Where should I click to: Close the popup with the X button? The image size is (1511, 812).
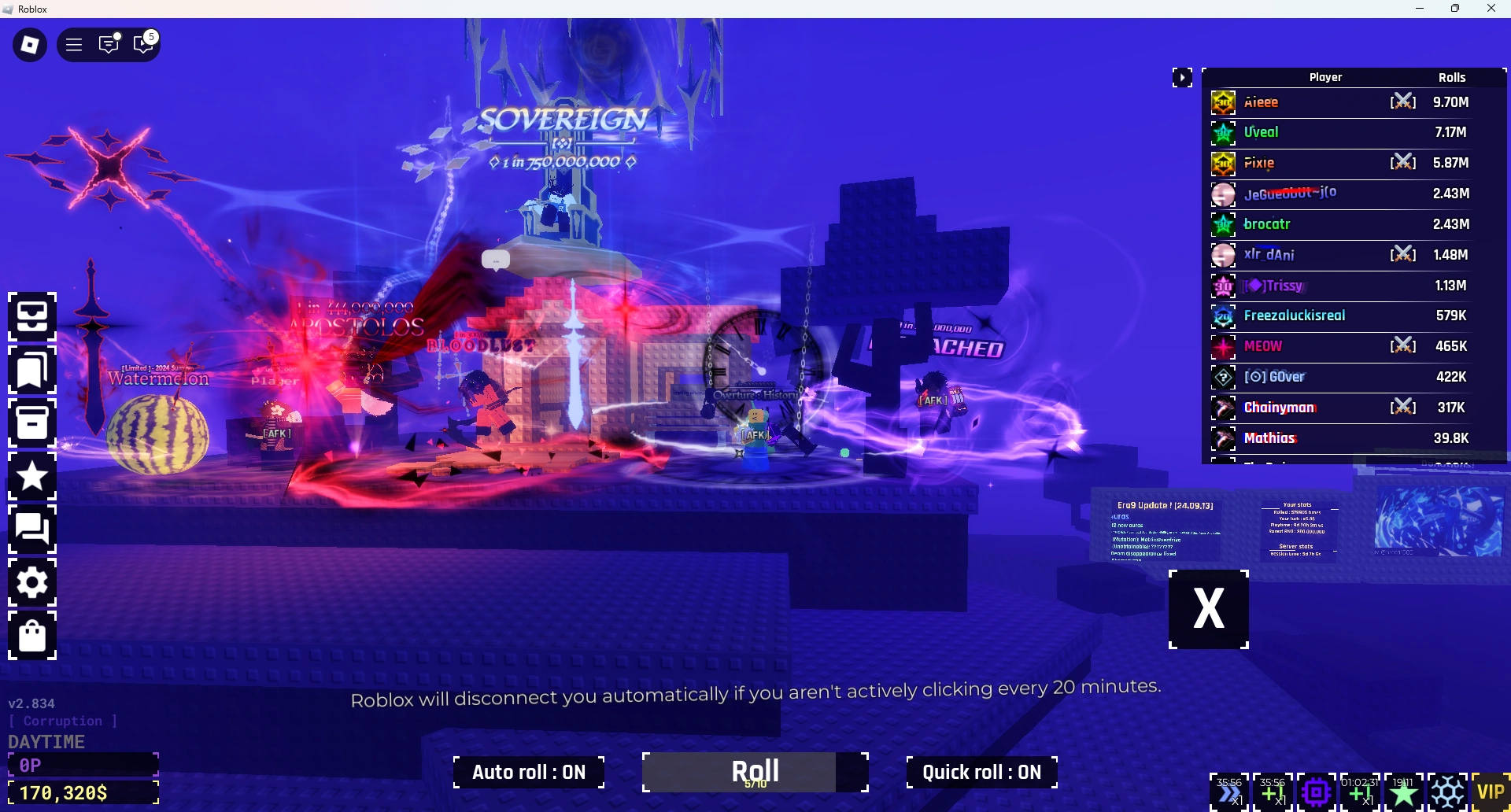click(1208, 608)
